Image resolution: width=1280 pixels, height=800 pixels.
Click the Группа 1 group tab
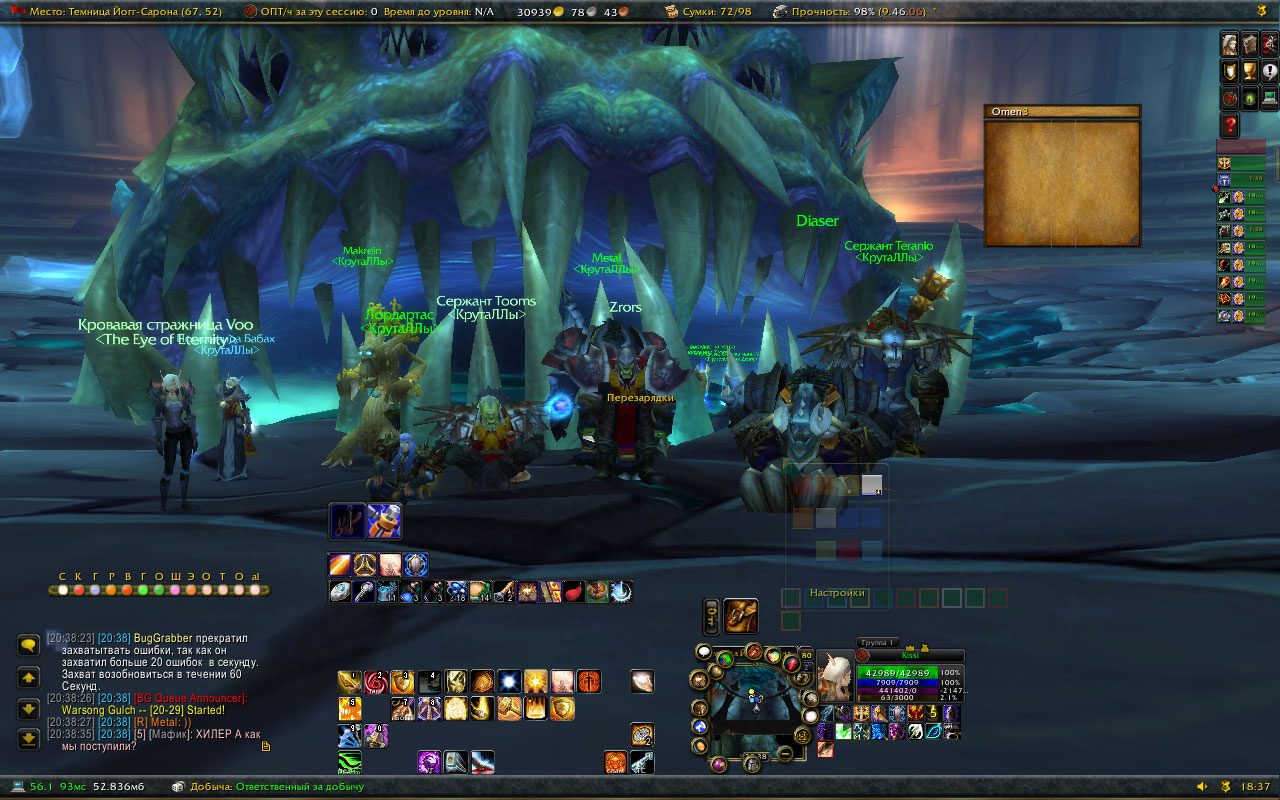[879, 642]
